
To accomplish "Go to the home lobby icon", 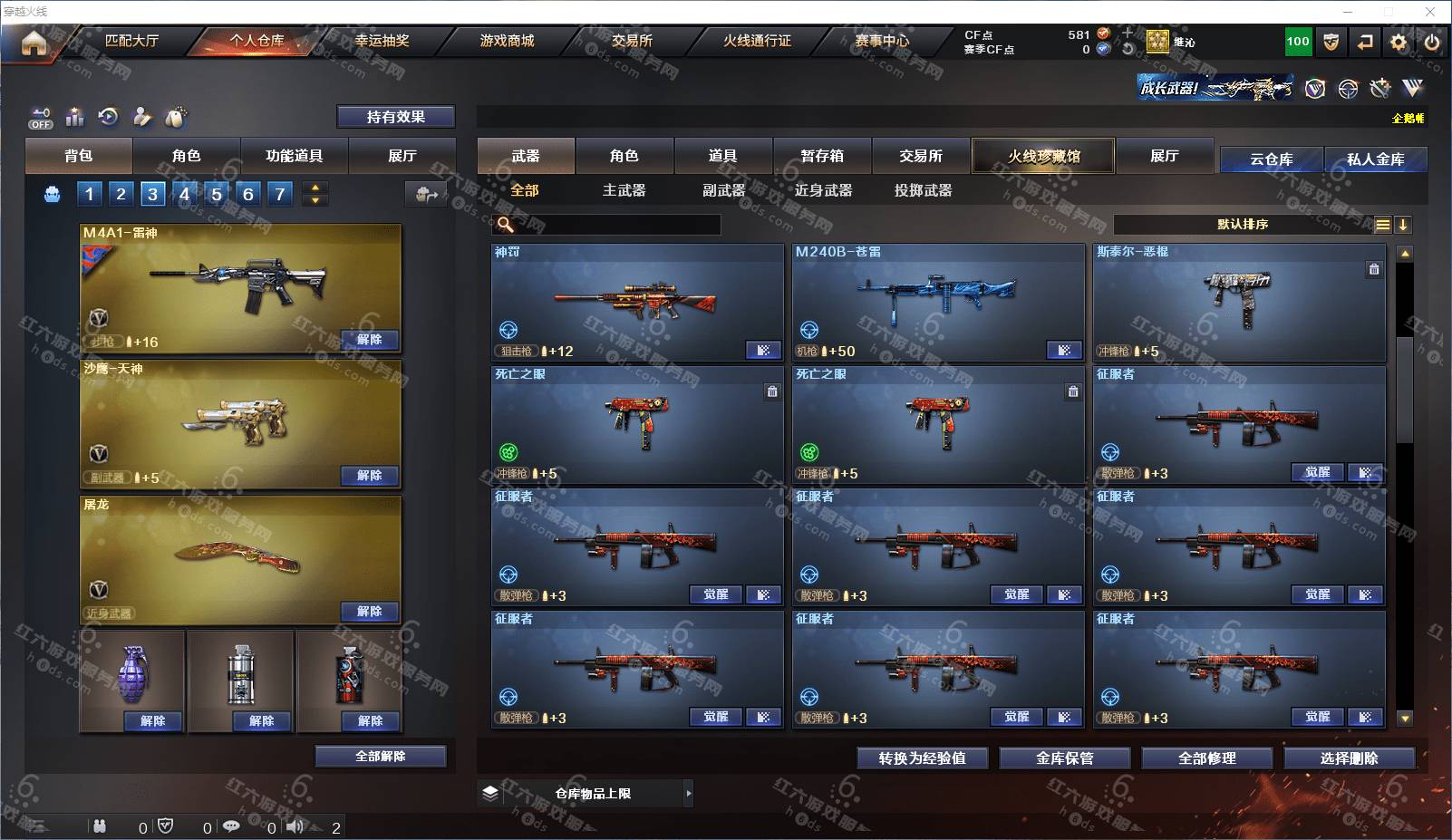I will tap(34, 43).
